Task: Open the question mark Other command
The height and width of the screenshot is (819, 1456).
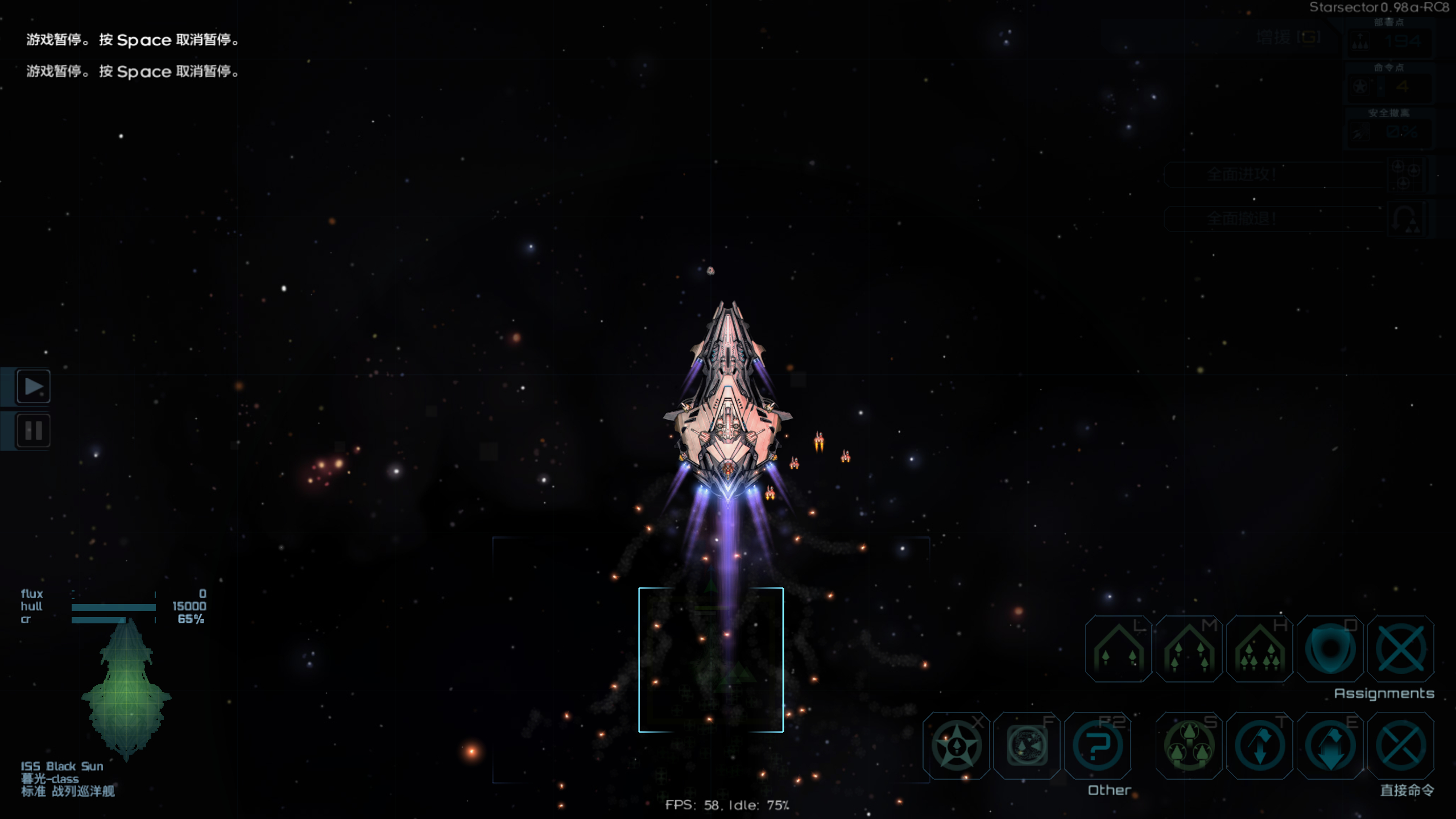Action: [1097, 746]
